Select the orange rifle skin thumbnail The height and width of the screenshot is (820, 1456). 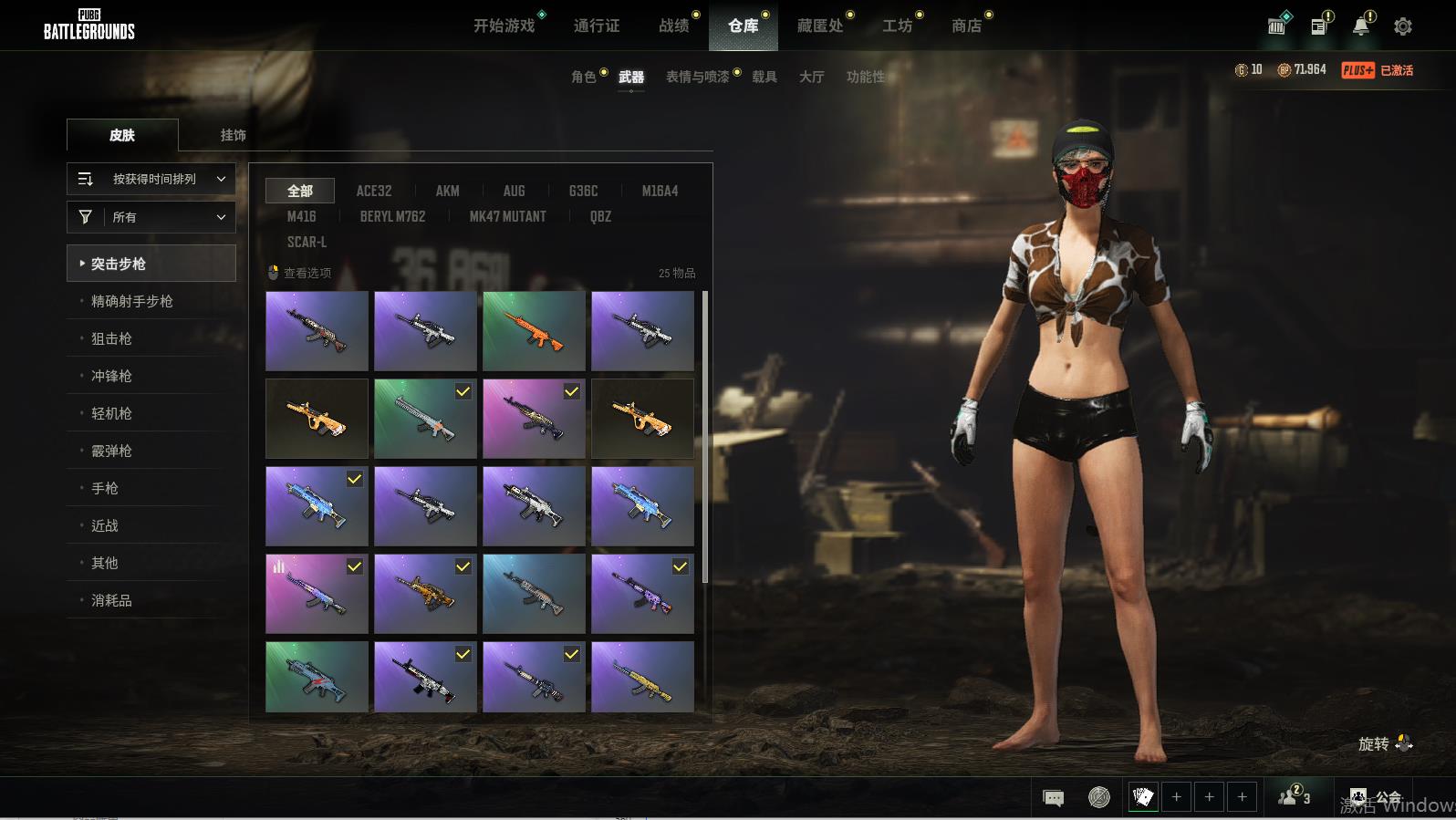coord(534,330)
